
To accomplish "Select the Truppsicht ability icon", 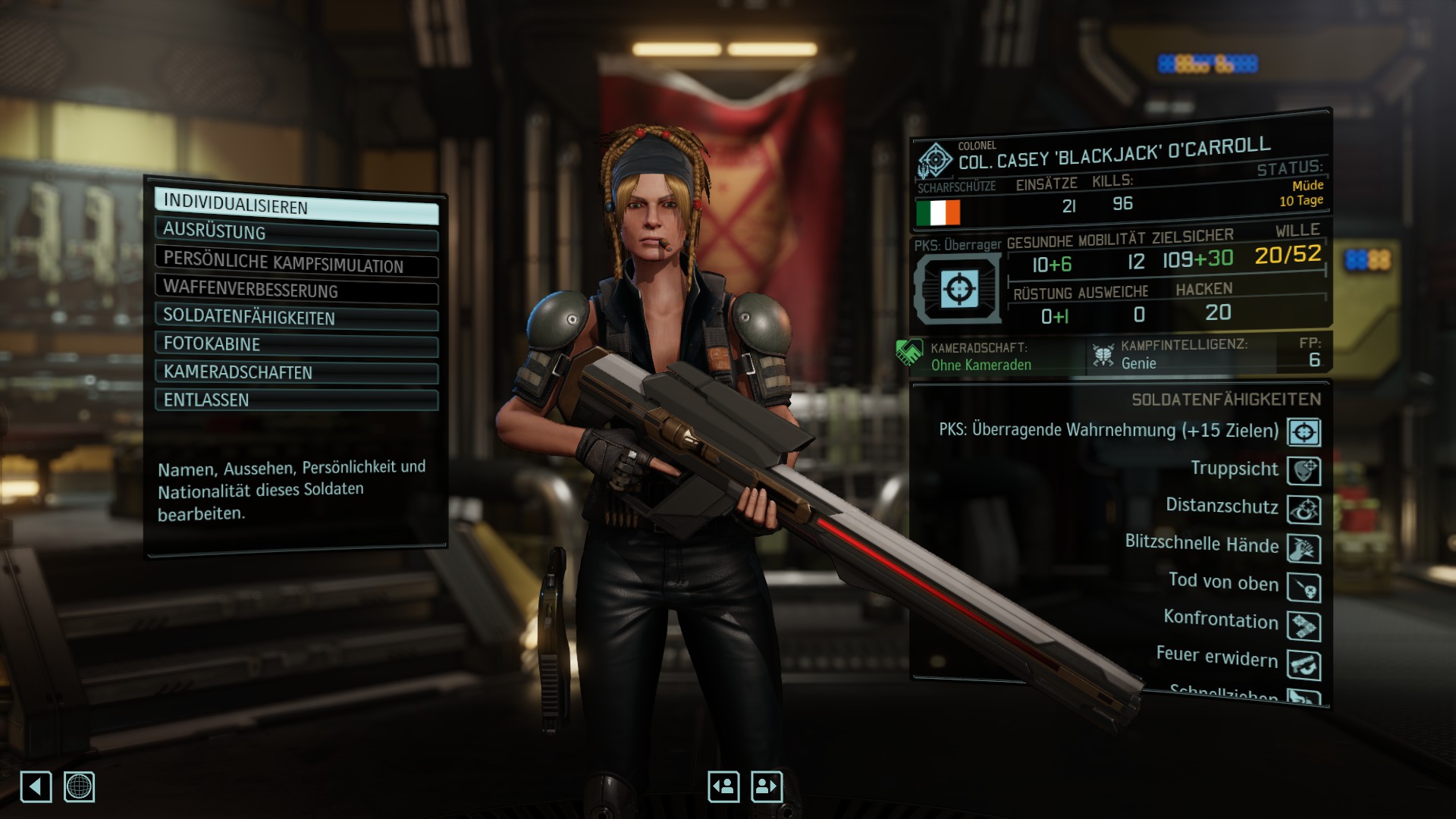I will coord(1304,471).
